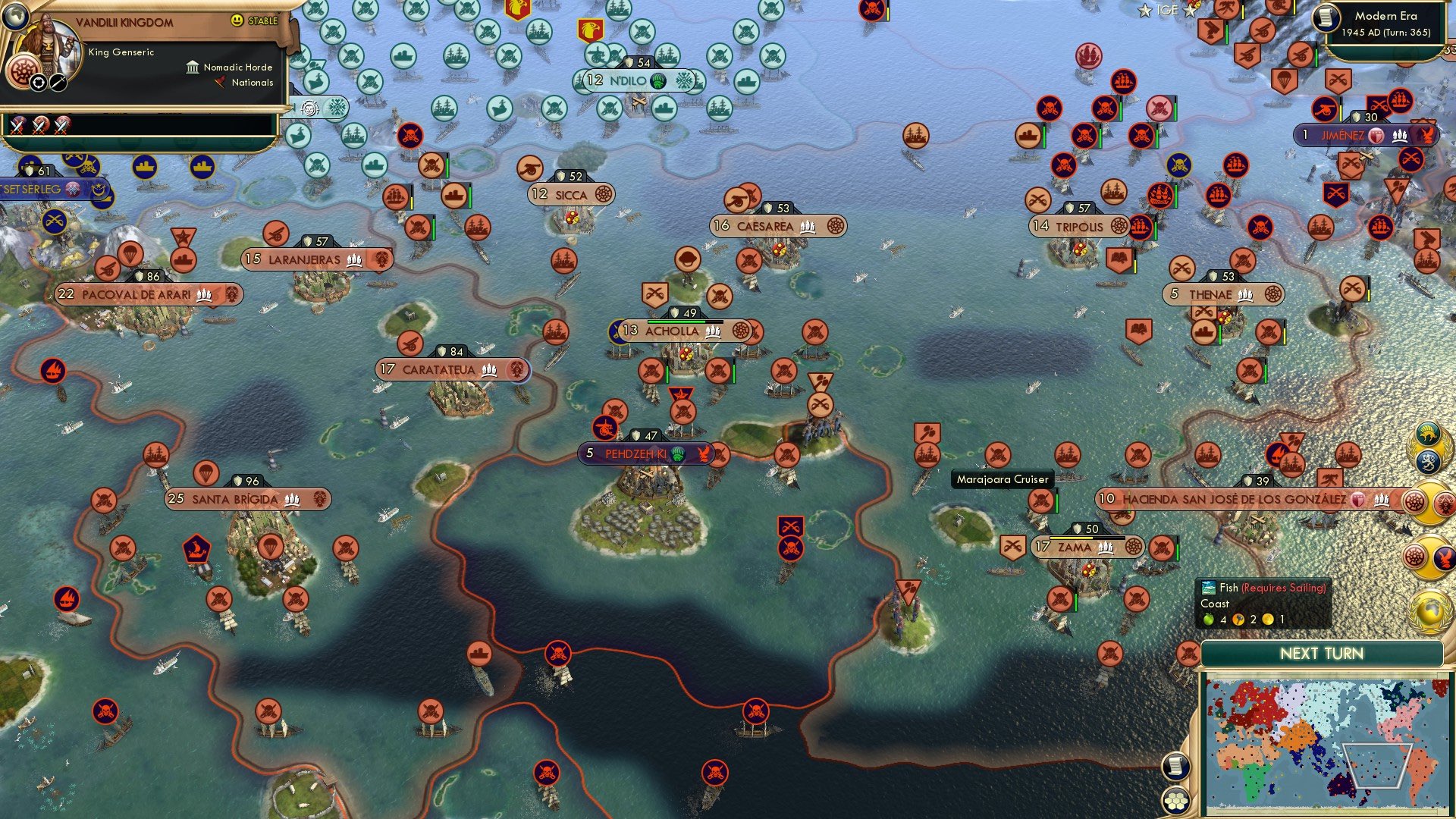This screenshot has height=819, width=1456.
Task: Select the sword icon under King Genseric's portrait
Action: [58, 81]
